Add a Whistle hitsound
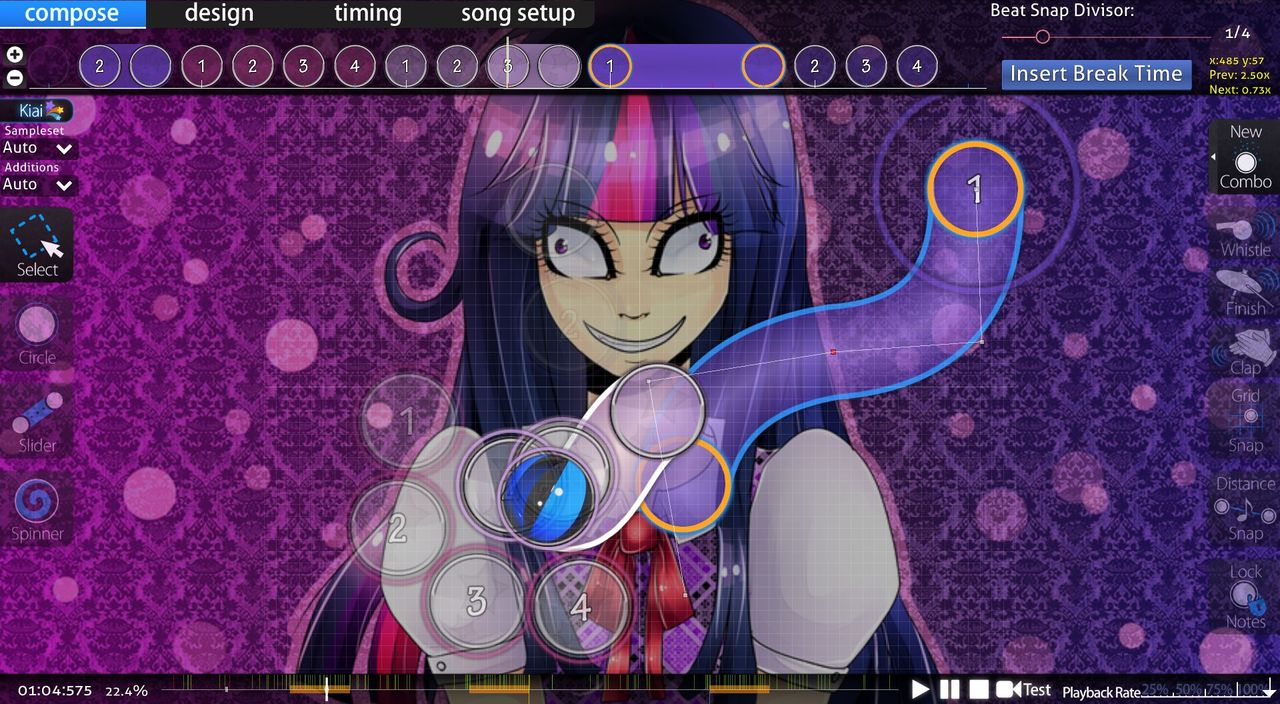The image size is (1280, 704). pos(1245,236)
